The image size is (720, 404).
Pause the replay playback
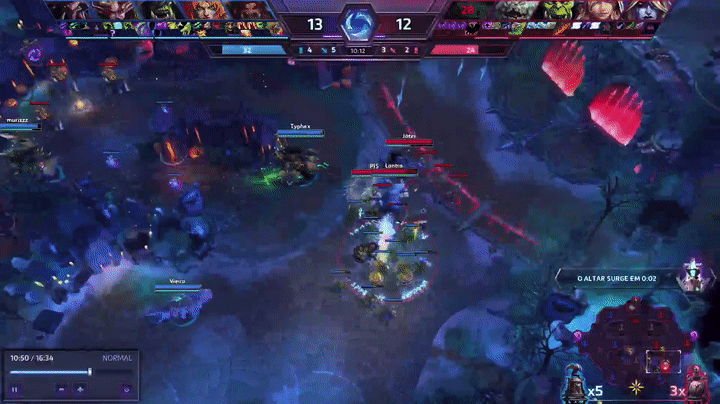(x=16, y=388)
